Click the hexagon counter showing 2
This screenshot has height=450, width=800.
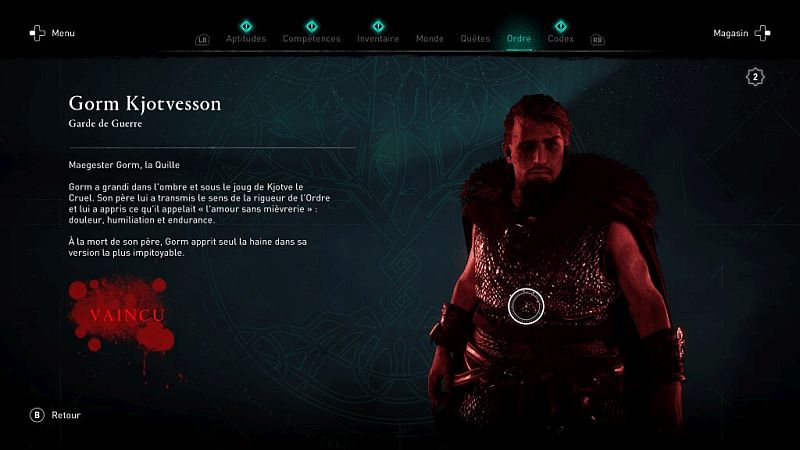(x=756, y=77)
